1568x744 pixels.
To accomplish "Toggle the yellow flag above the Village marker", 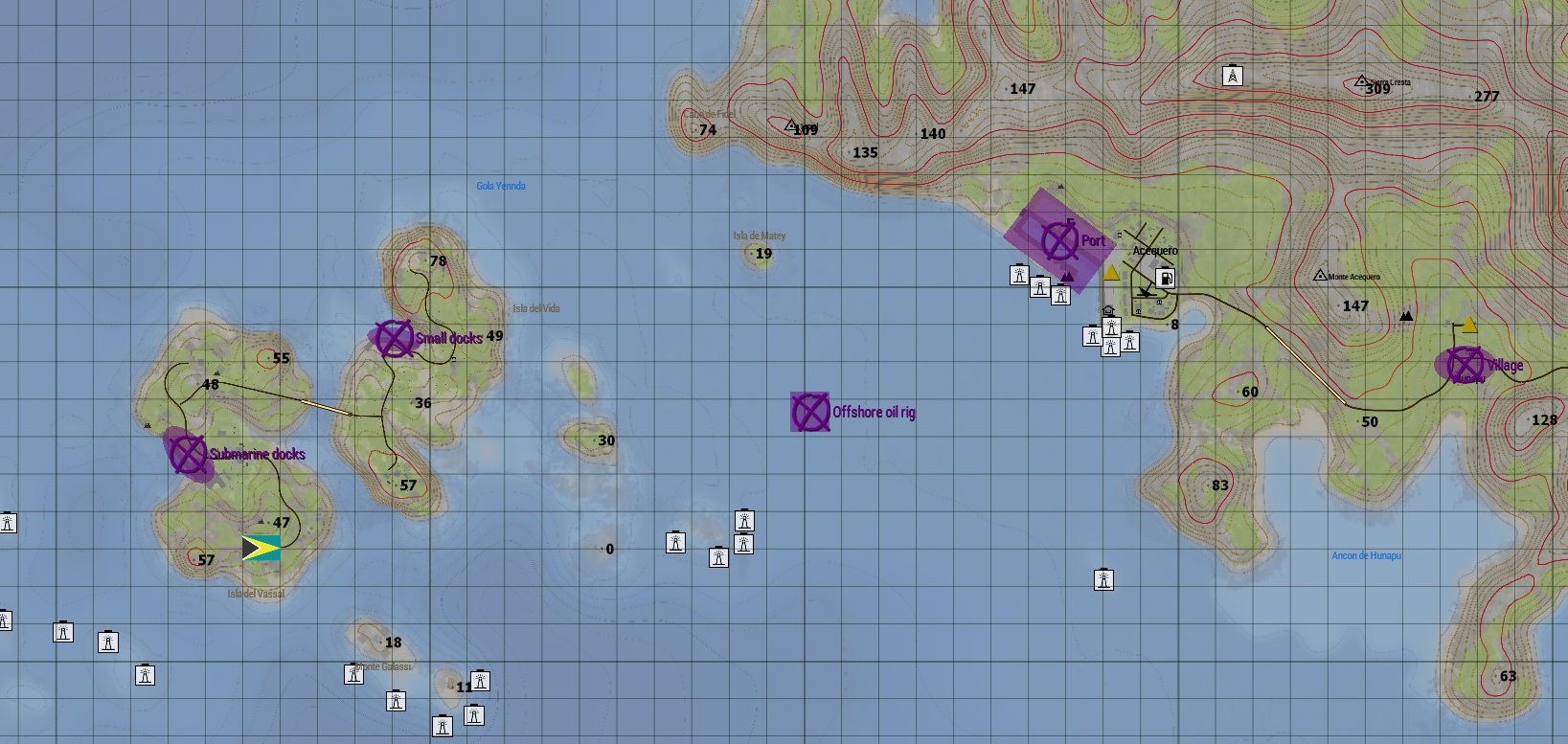I will (1471, 326).
